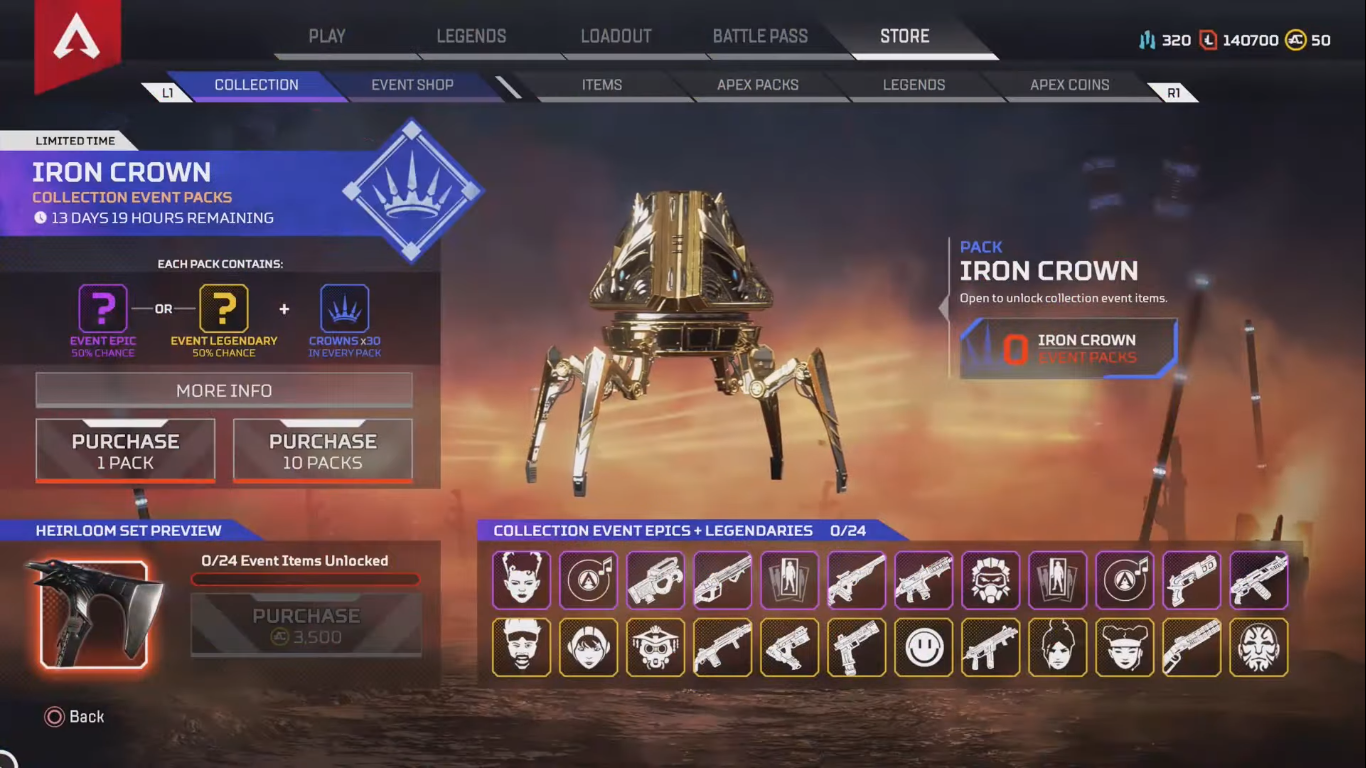Select the Collection sub-tab

coord(256,85)
